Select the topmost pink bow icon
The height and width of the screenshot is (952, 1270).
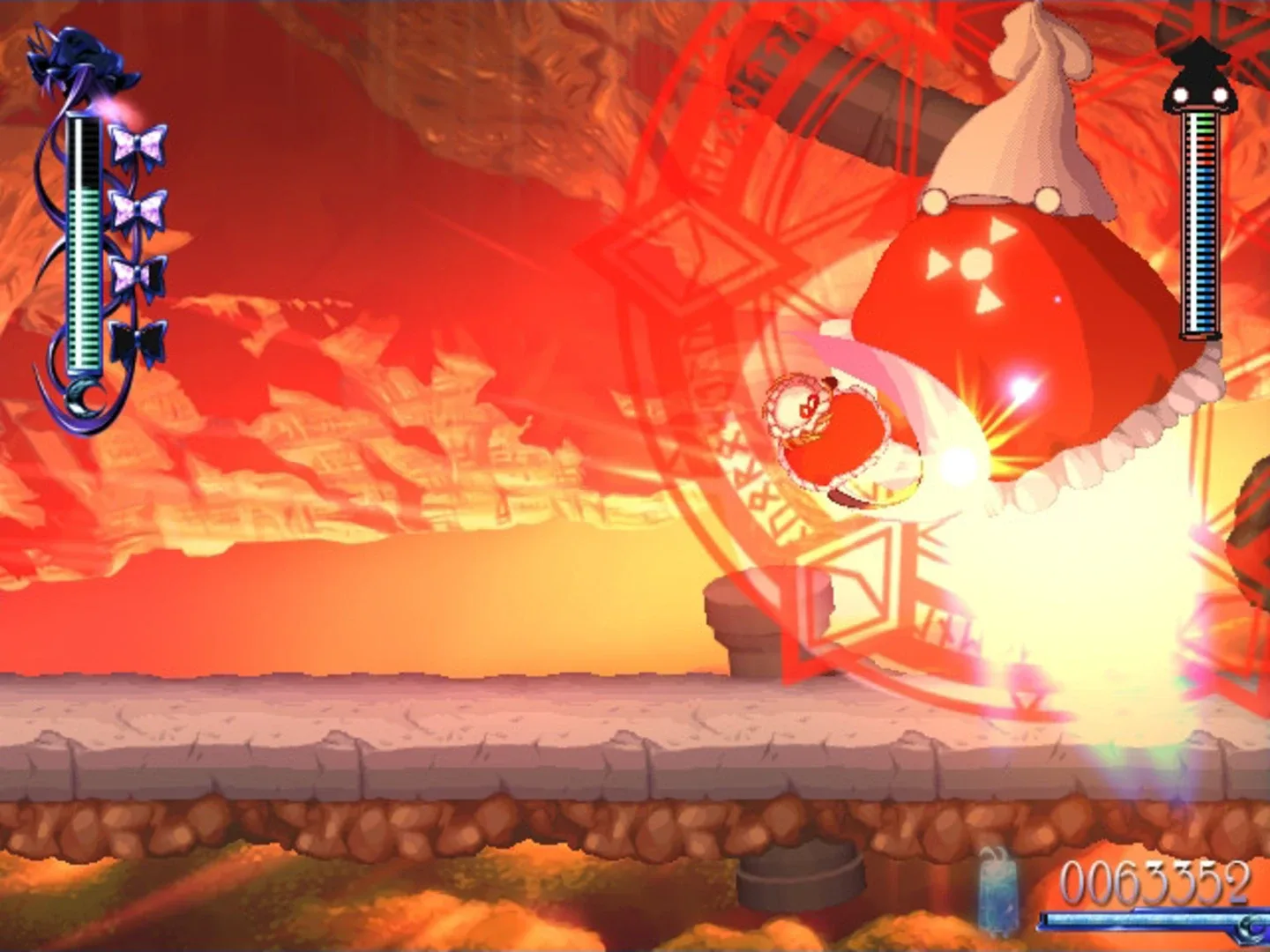(x=137, y=141)
